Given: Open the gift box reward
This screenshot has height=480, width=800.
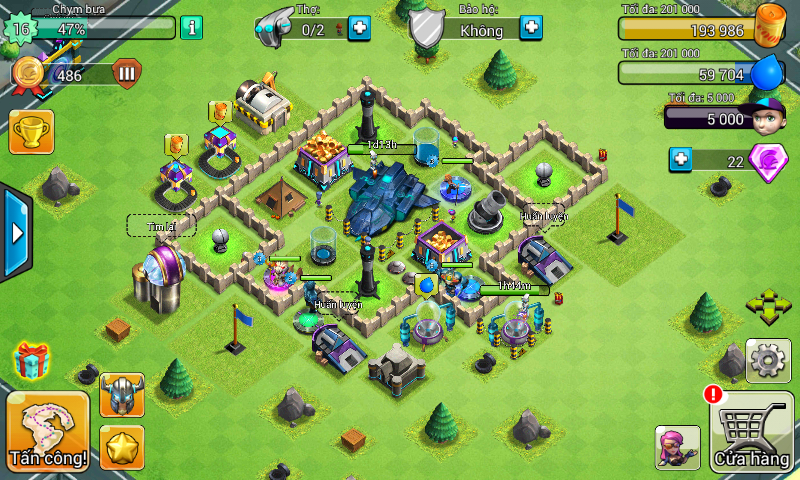Looking at the screenshot, I should point(31,360).
